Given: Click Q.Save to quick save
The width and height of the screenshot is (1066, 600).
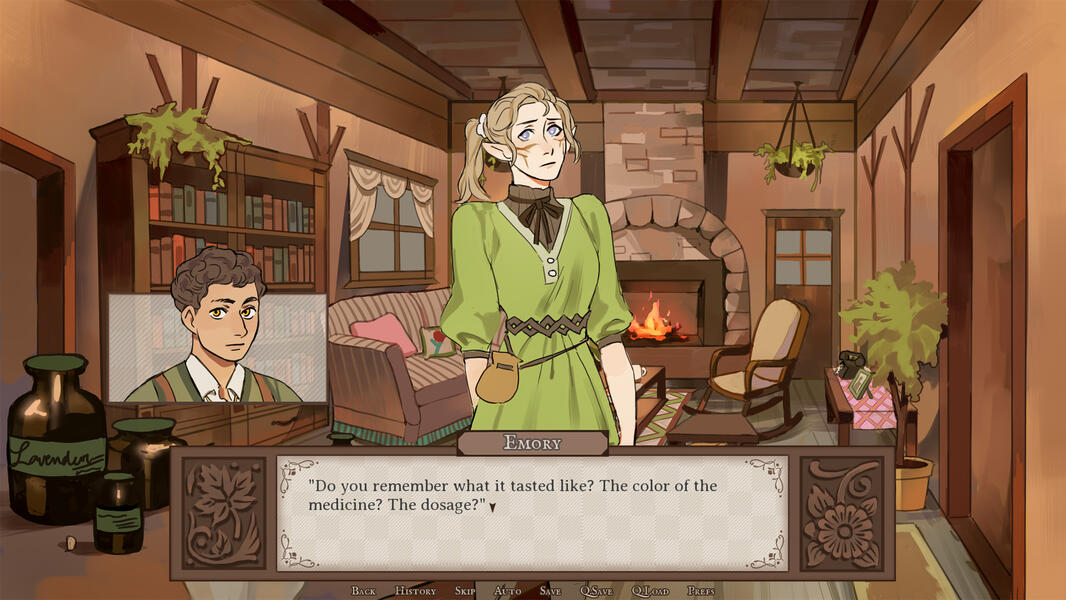Looking at the screenshot, I should click(595, 591).
